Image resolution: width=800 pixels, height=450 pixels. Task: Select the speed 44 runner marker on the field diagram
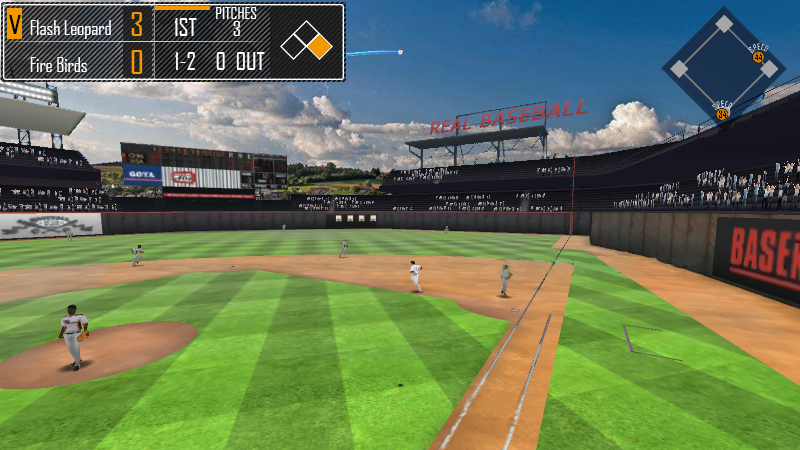coord(758,57)
